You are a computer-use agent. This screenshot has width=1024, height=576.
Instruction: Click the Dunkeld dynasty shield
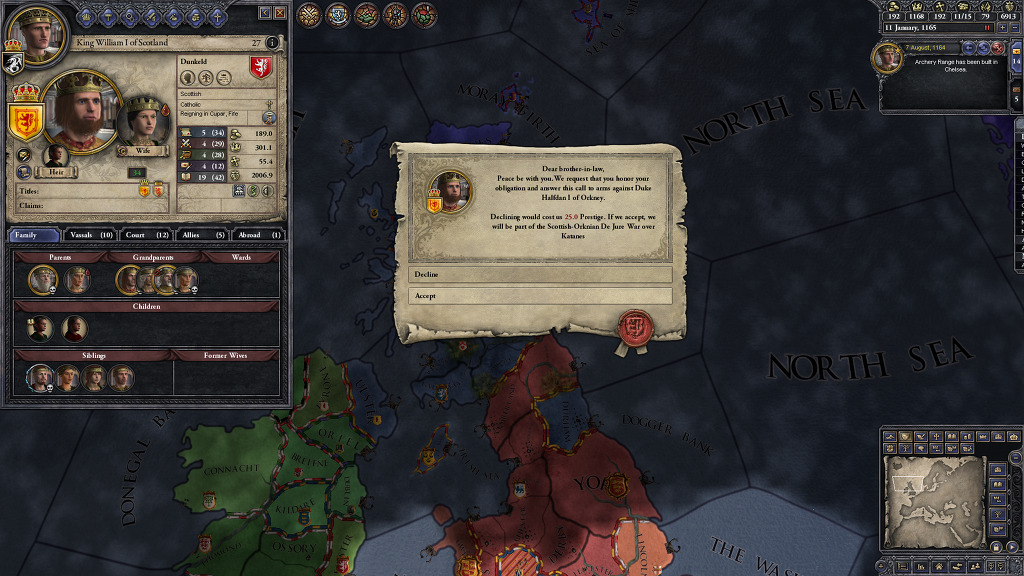pos(261,69)
